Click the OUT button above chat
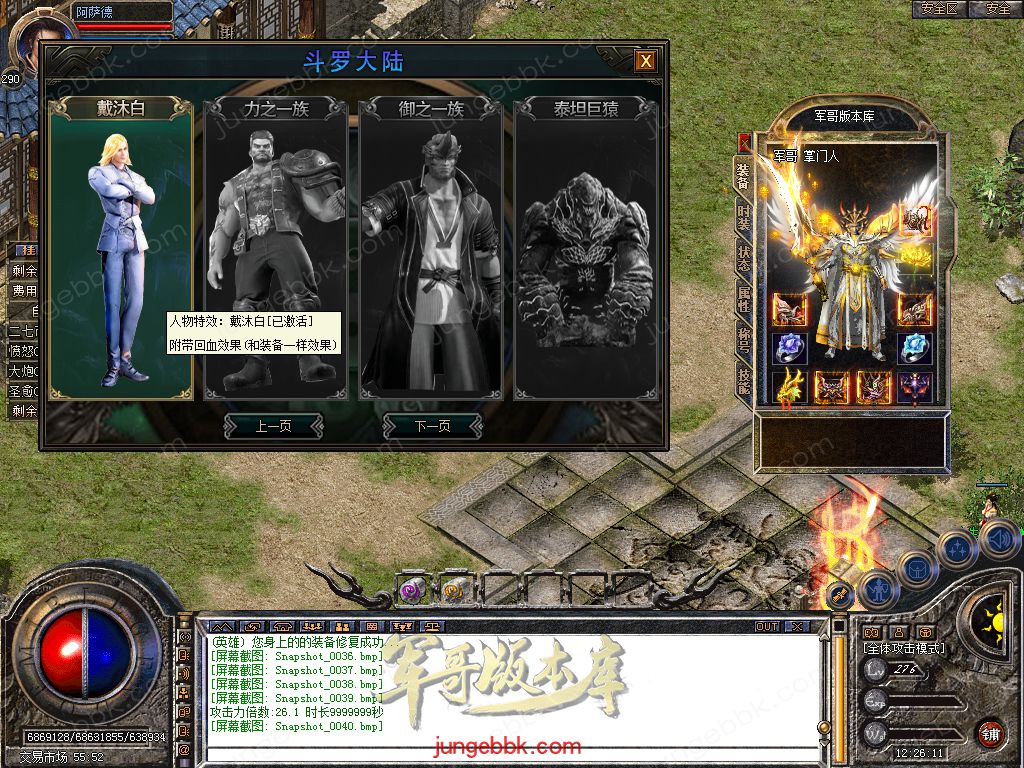1024x768 pixels. (x=767, y=626)
